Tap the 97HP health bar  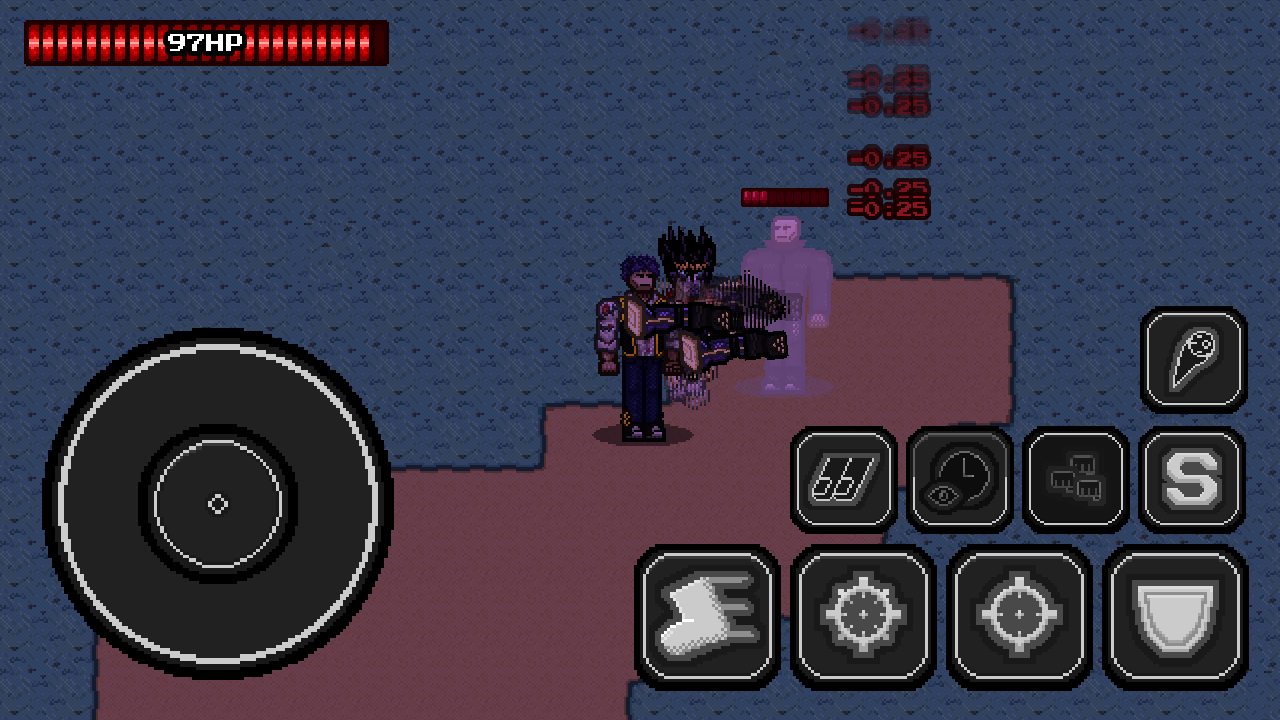(203, 41)
